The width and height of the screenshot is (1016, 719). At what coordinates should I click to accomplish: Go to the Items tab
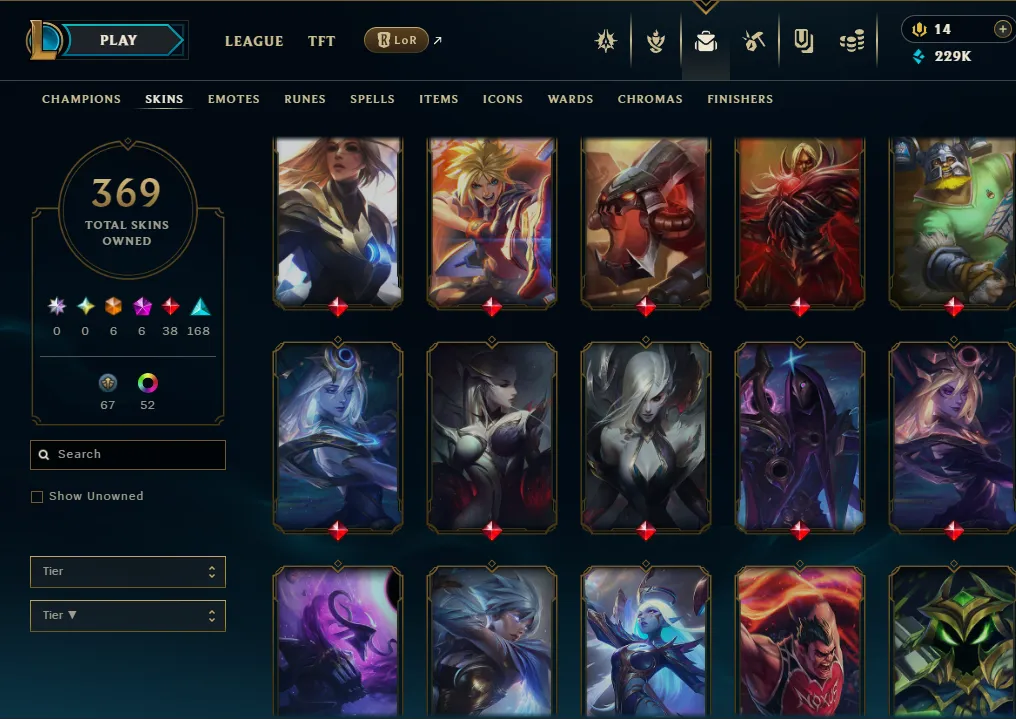click(x=439, y=99)
